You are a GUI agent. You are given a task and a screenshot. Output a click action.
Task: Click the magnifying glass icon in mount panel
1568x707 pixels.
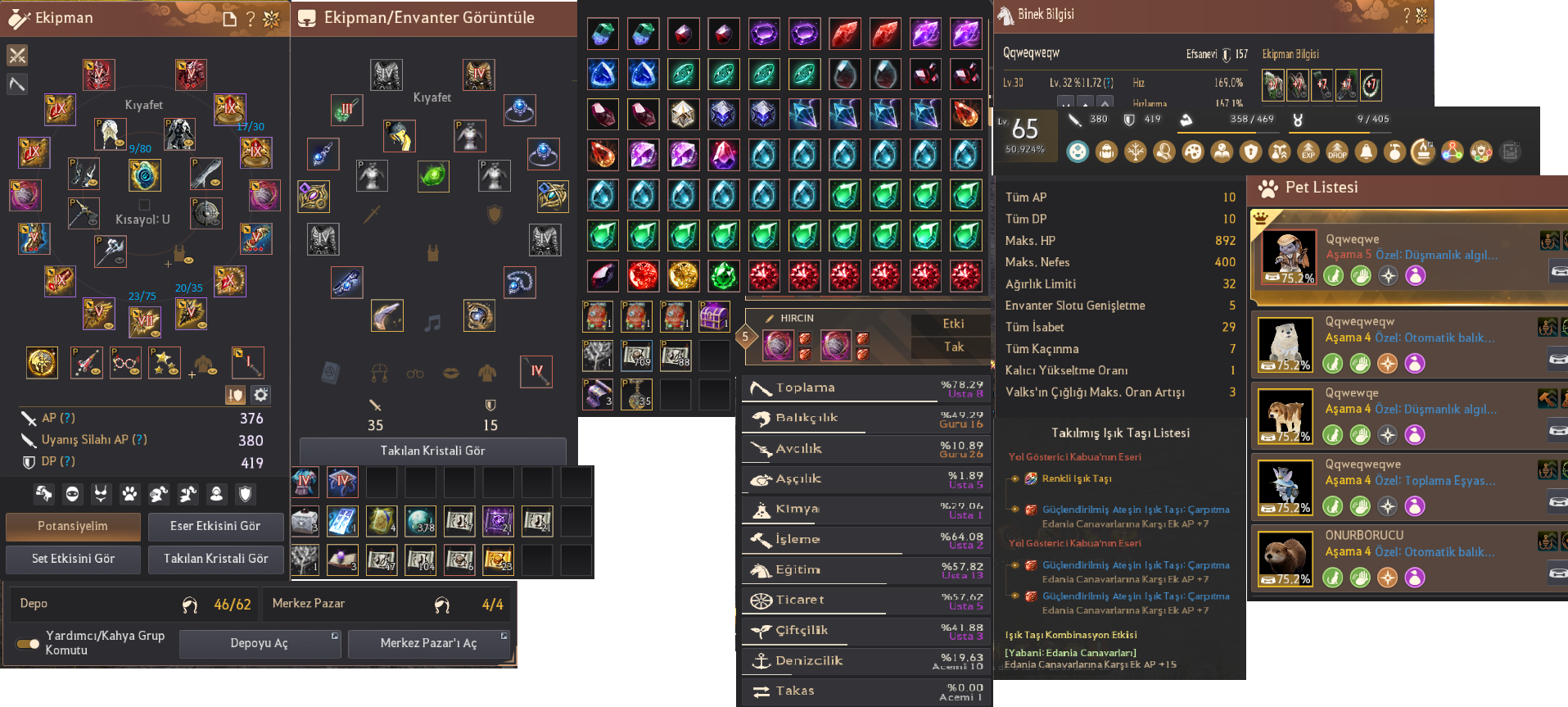1164,152
